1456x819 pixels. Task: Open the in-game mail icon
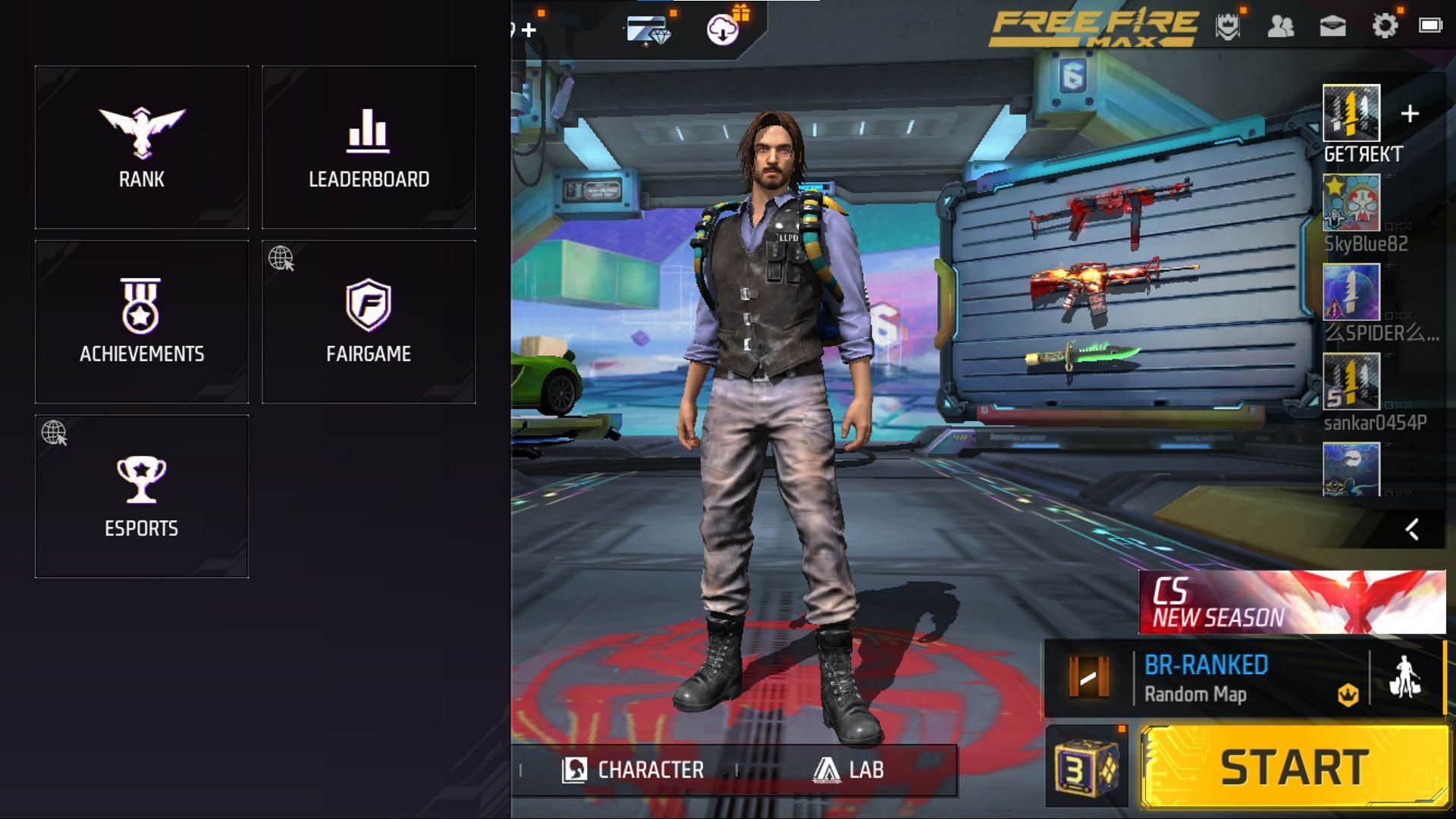point(1332,25)
